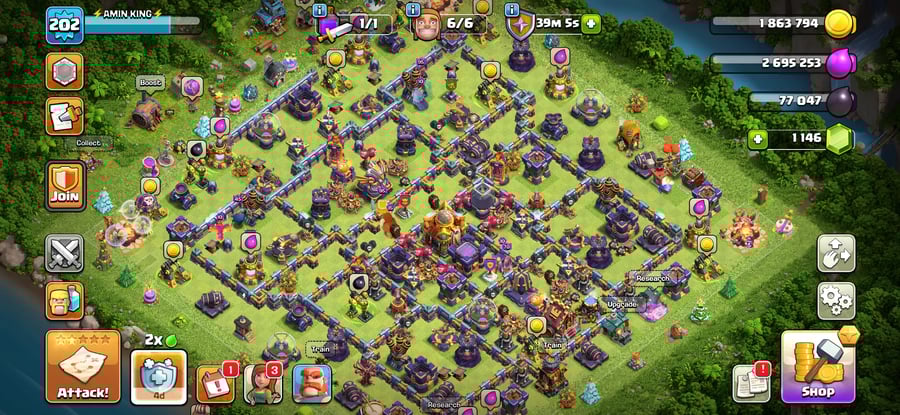Join a clan with the shield button
The height and width of the screenshot is (415, 900).
pos(65,187)
